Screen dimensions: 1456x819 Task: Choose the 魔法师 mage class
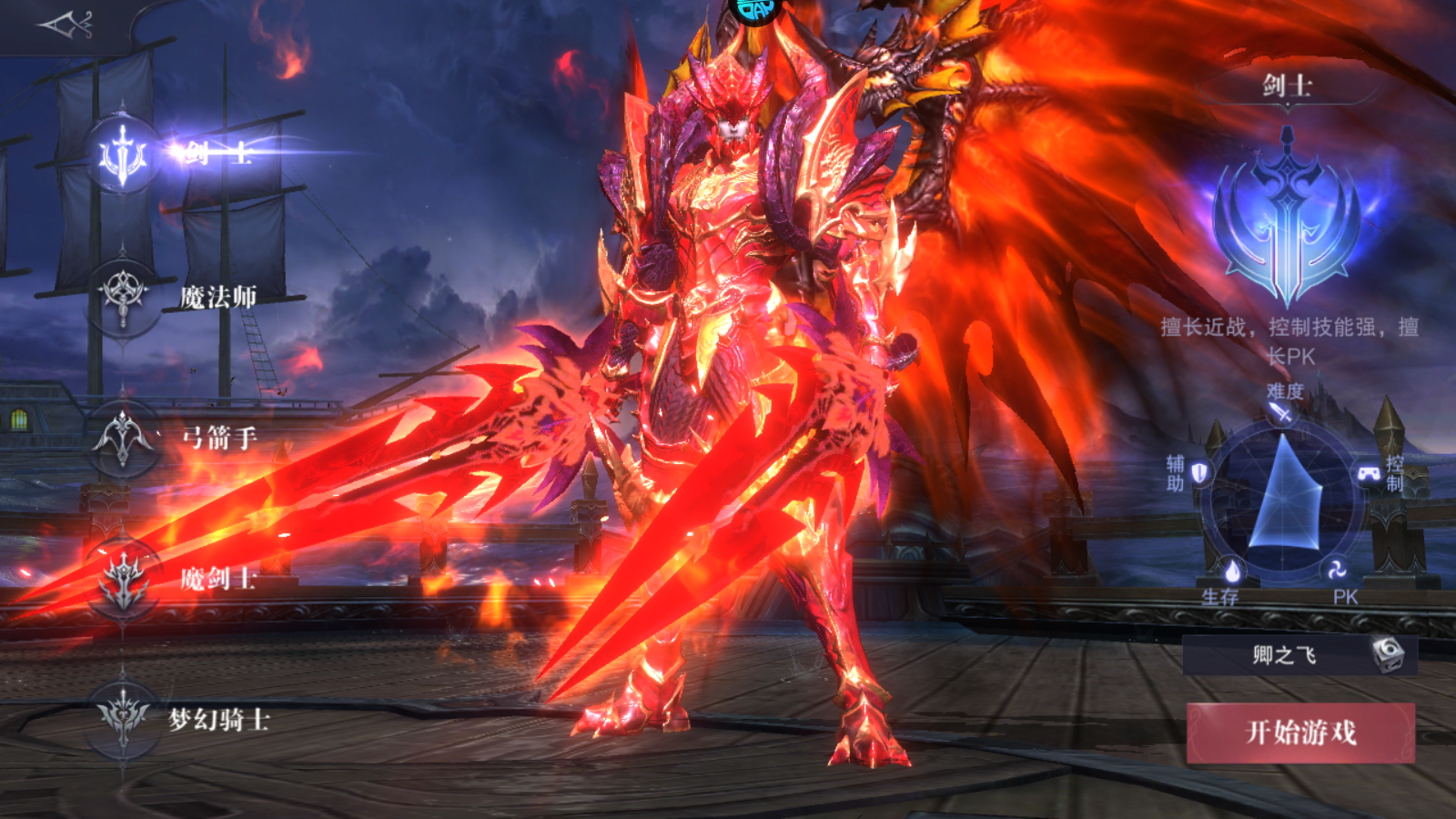[124, 296]
